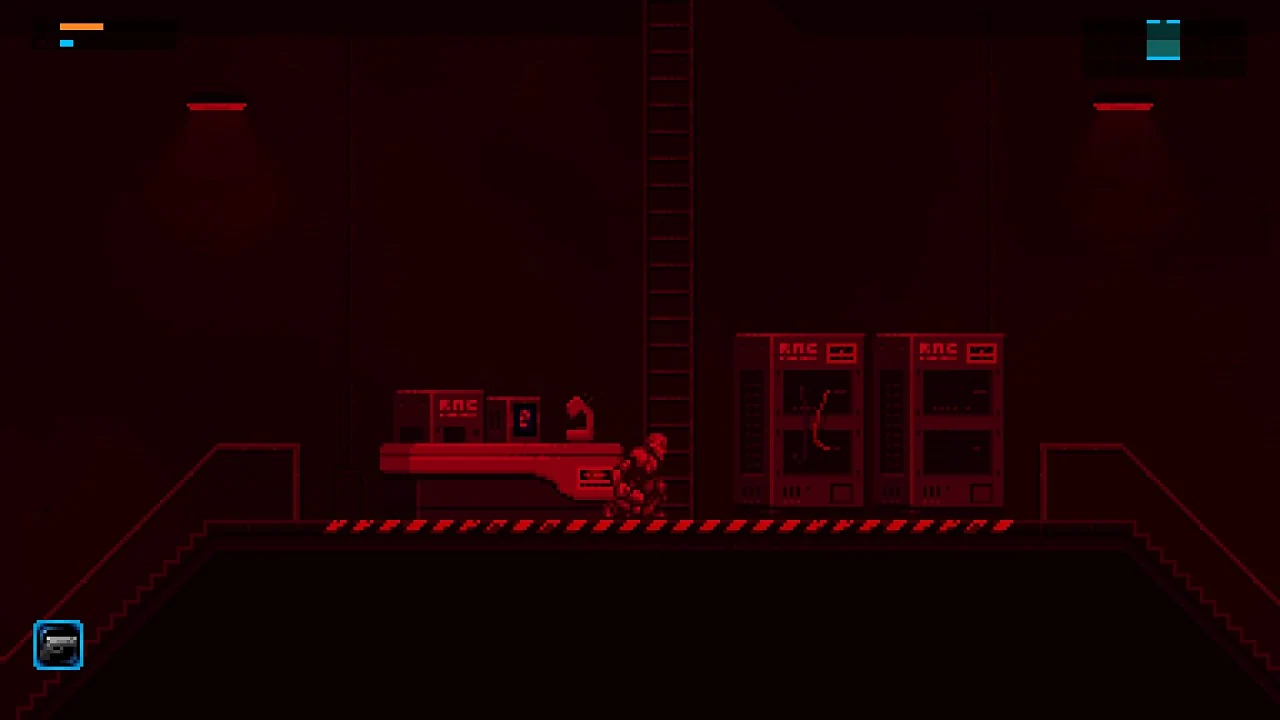Click the КПС logo on left machine
This screenshot has height=720, width=1280.
coord(457,404)
